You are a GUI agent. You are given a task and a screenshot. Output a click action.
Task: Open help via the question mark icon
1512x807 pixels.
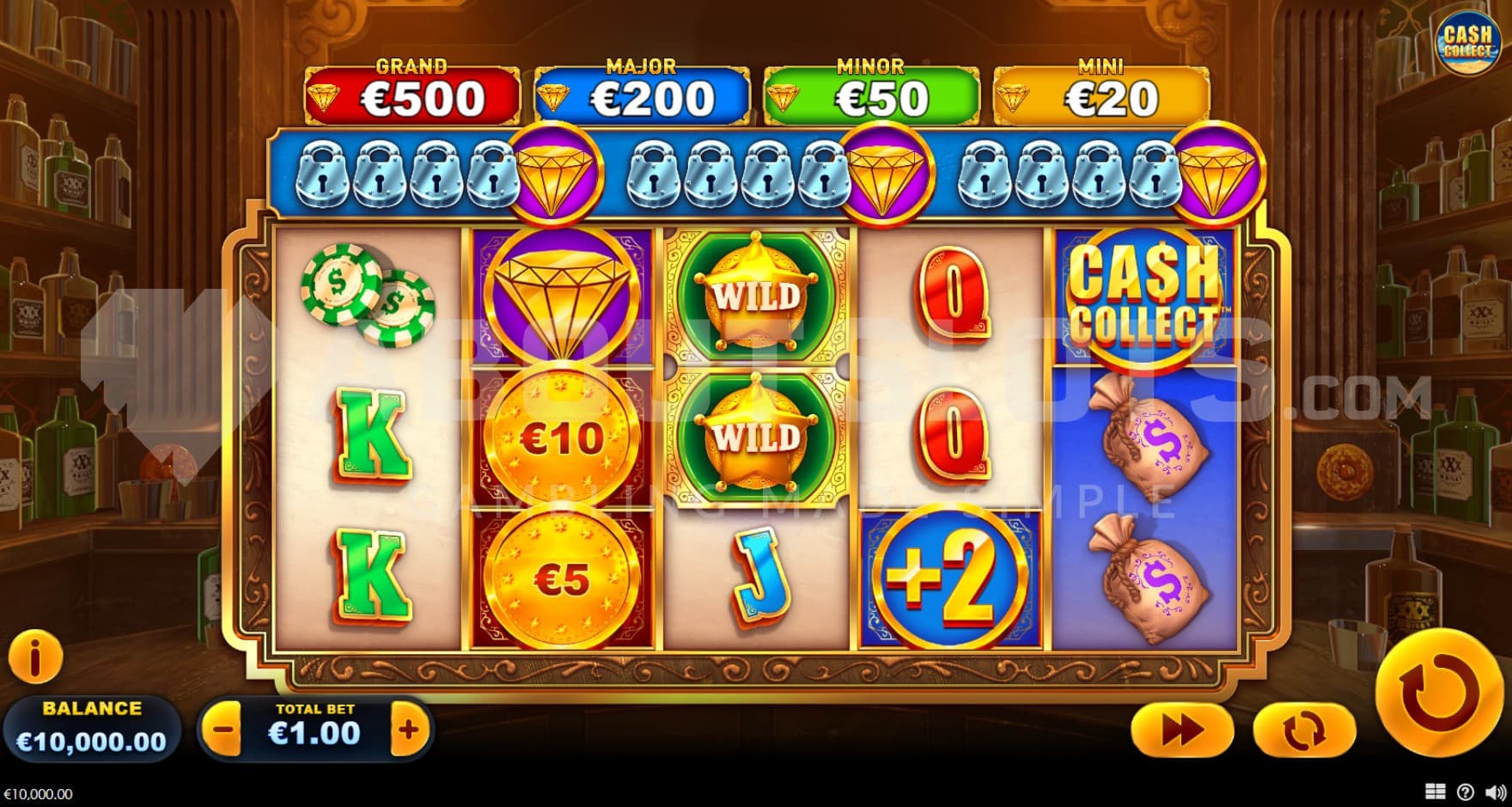pos(1466,792)
